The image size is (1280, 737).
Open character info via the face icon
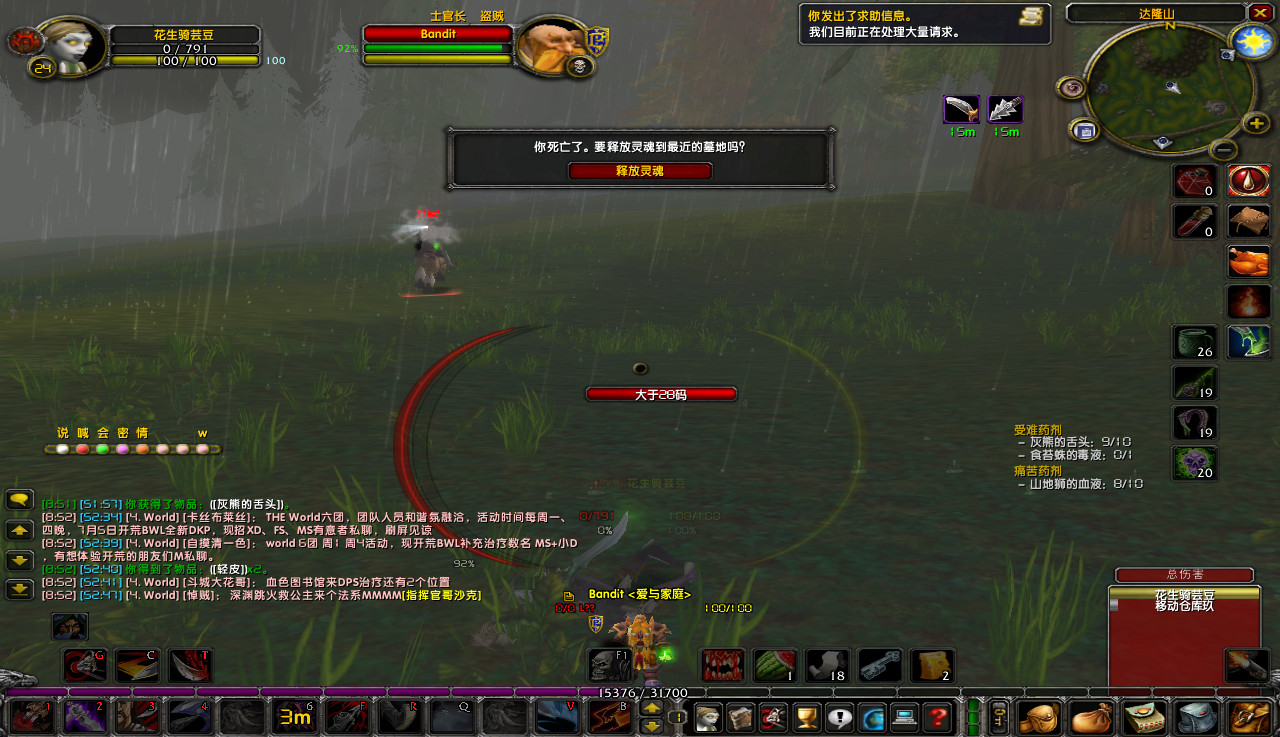coord(707,718)
